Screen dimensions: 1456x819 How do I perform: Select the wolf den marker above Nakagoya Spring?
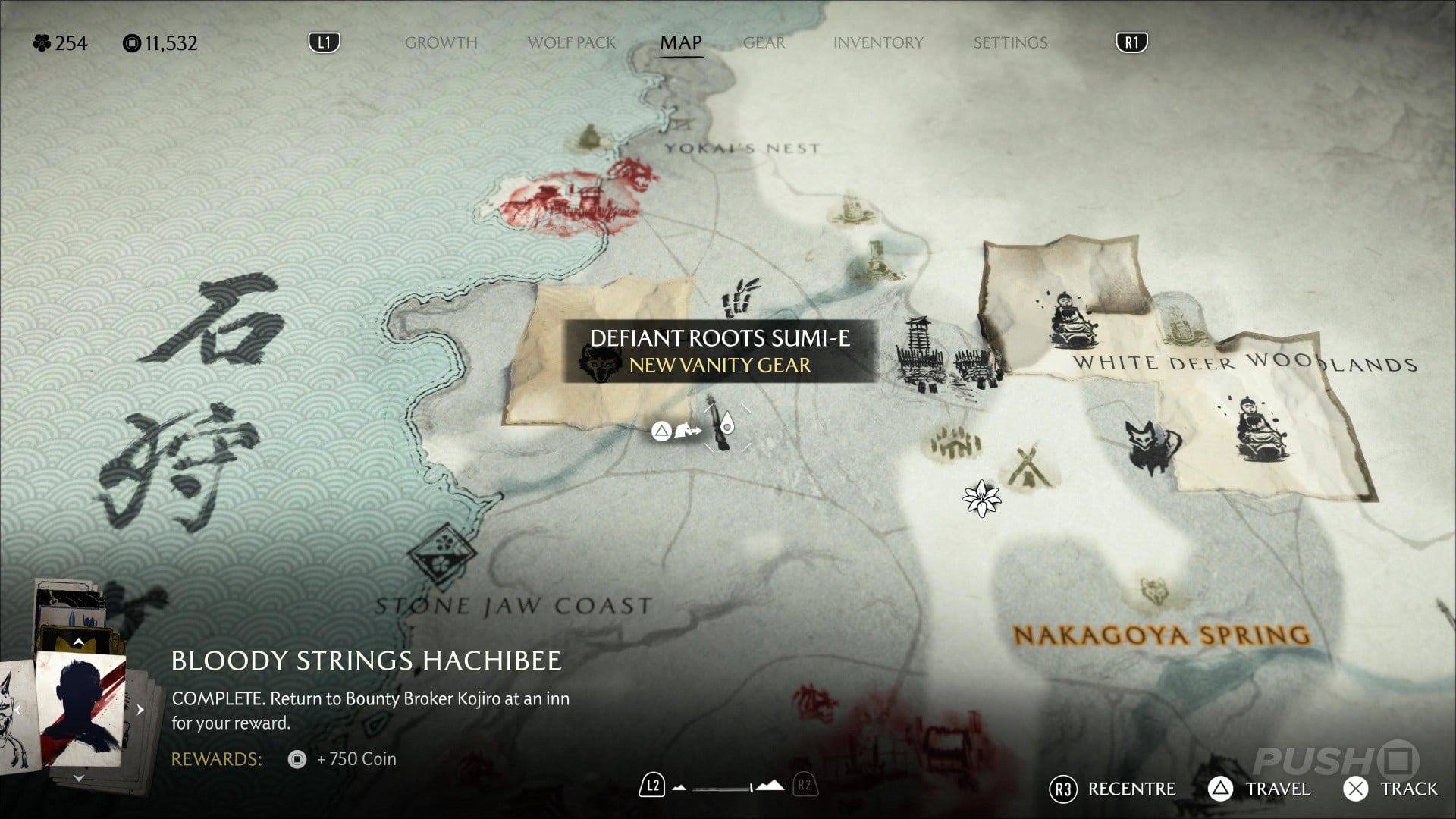(x=1153, y=591)
